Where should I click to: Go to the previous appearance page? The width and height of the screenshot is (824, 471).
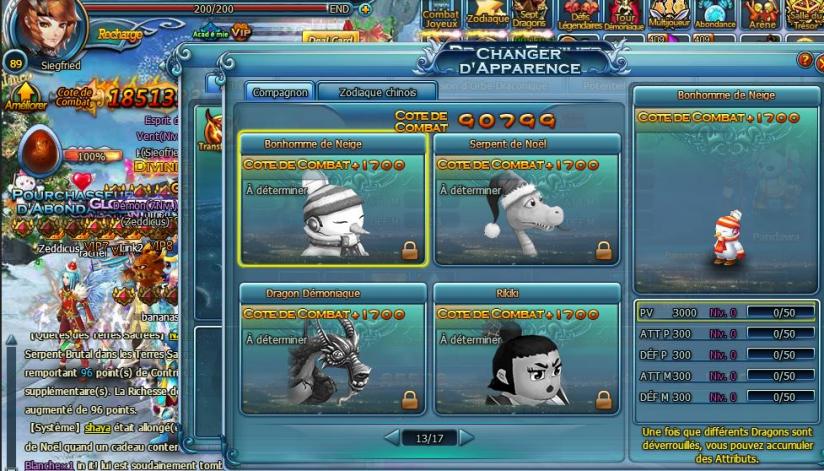click(x=392, y=438)
